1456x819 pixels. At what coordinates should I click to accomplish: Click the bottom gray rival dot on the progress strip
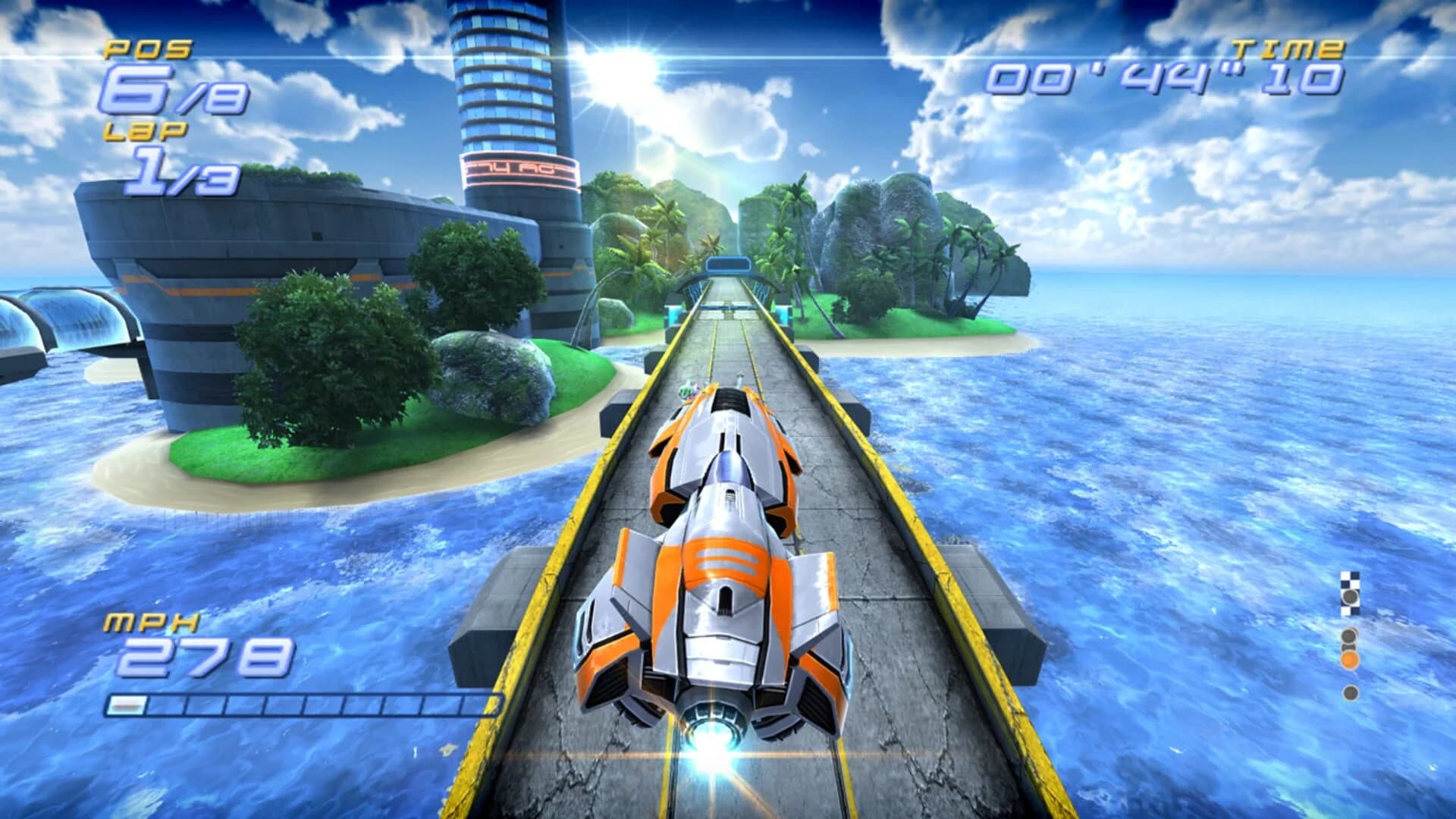point(1350,692)
